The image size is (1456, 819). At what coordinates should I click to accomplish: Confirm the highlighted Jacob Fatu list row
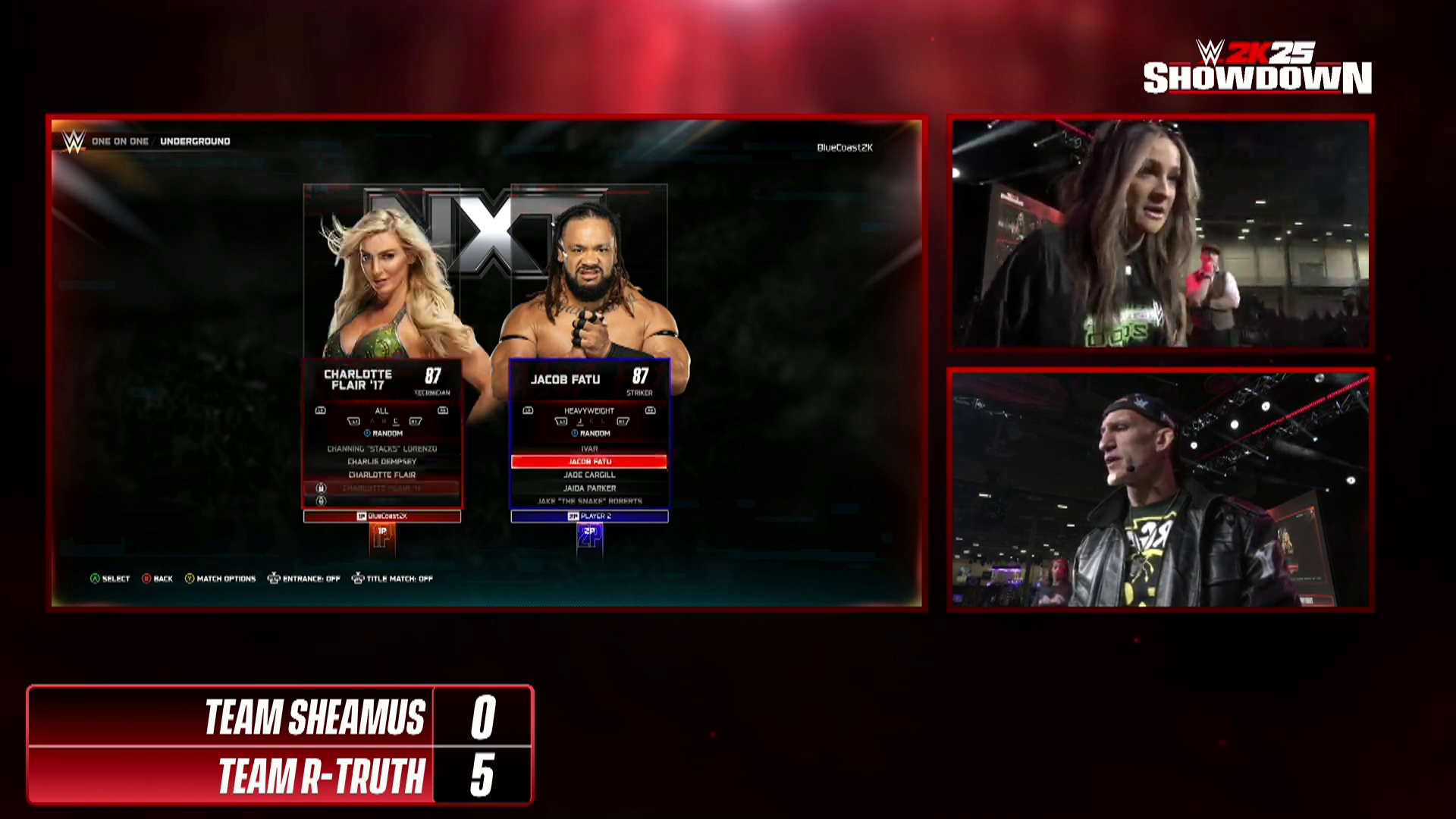589,461
